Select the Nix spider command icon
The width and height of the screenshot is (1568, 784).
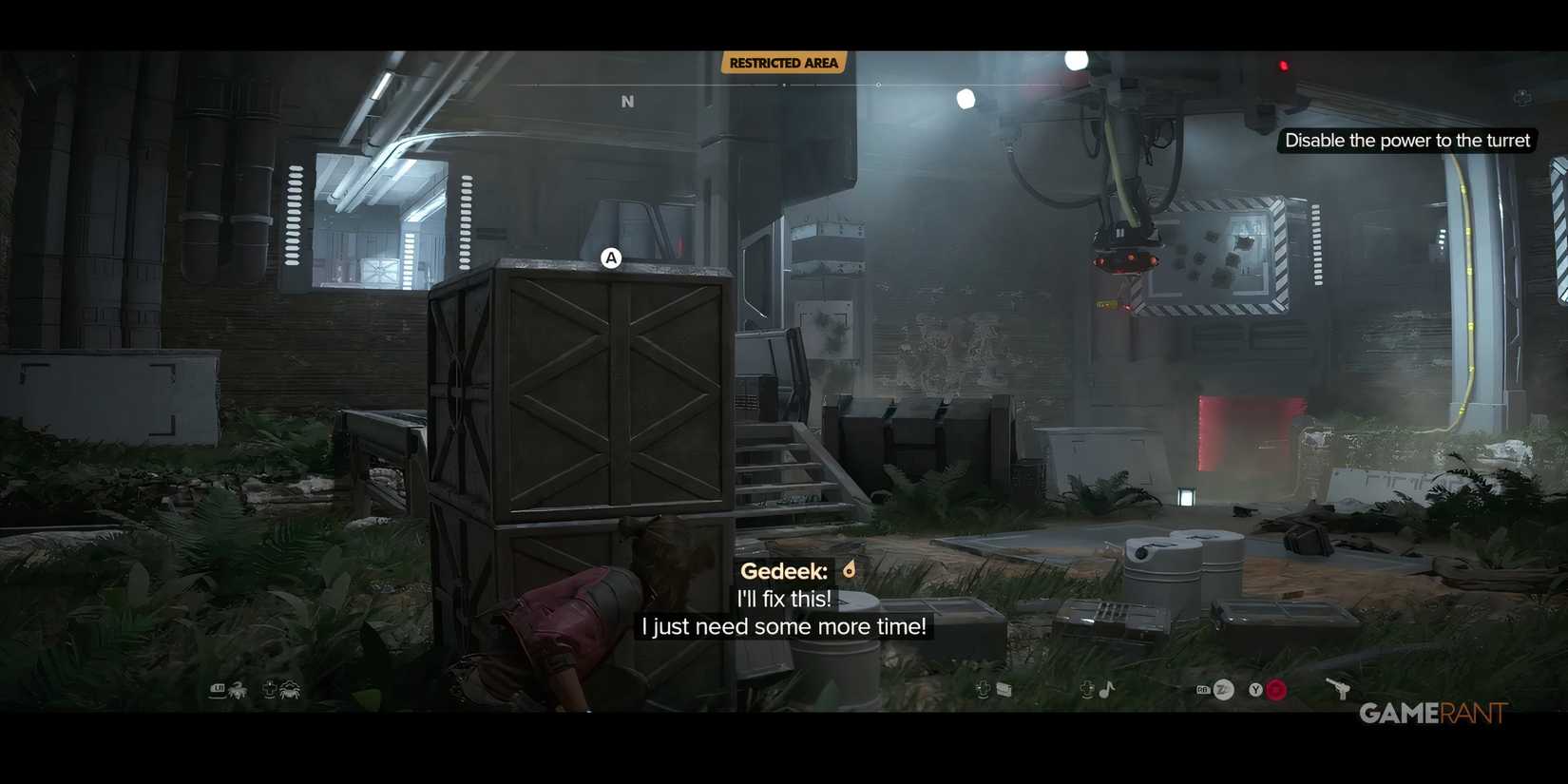[x=290, y=690]
